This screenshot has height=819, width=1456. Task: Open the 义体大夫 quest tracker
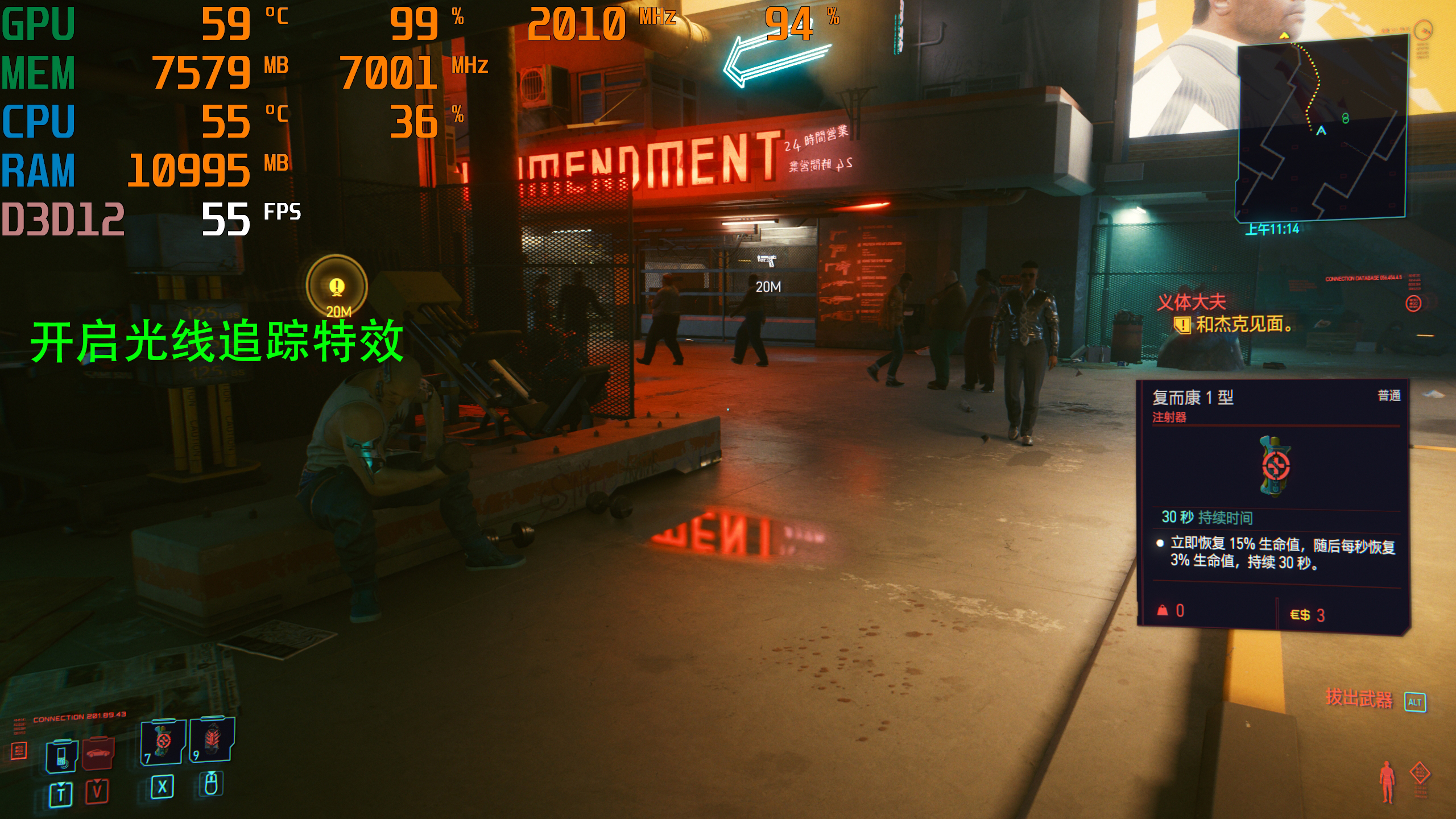(x=1192, y=302)
